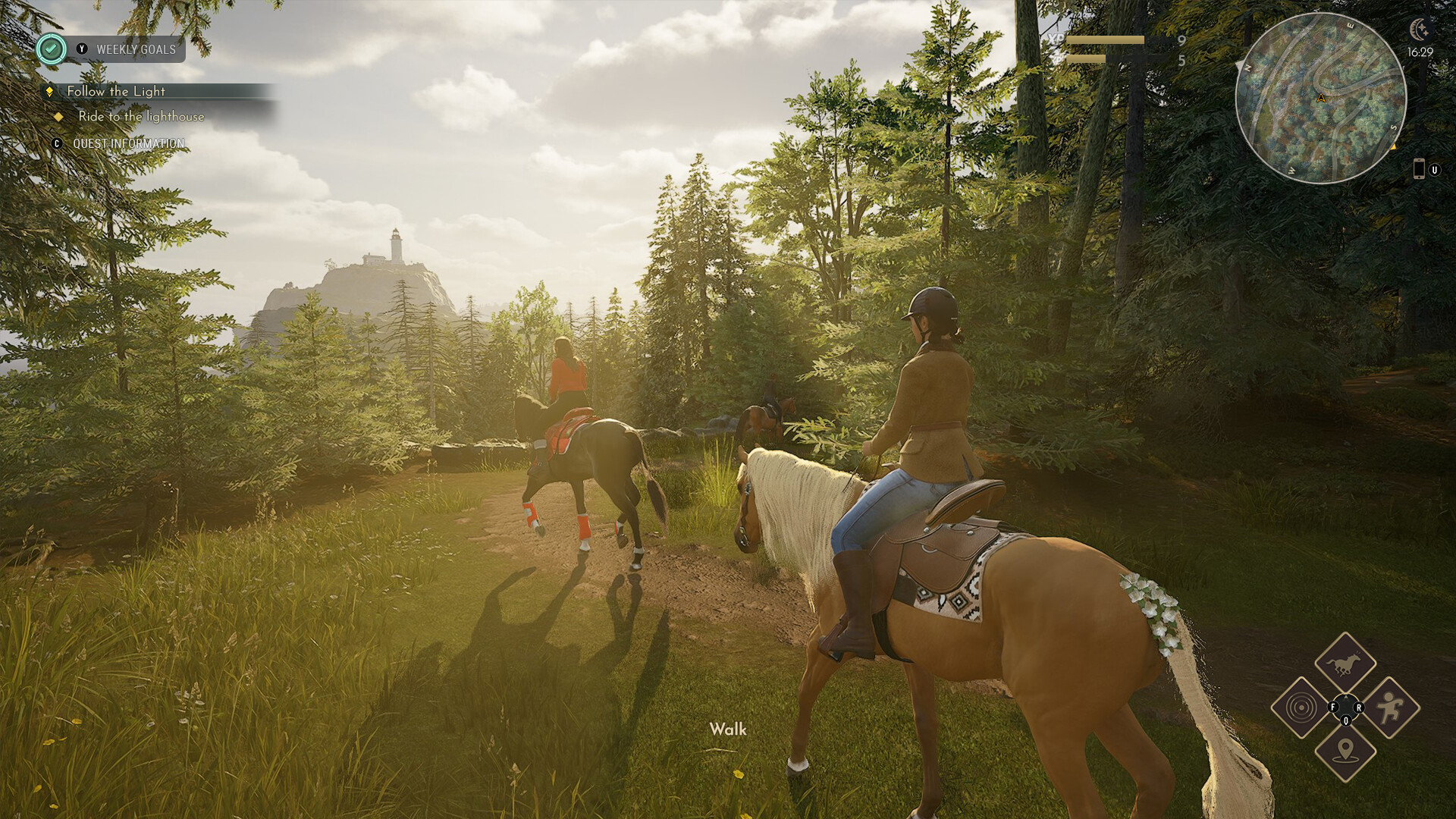Open the Weekly Goals panel
Image resolution: width=1456 pixels, height=819 pixels.
(x=135, y=49)
